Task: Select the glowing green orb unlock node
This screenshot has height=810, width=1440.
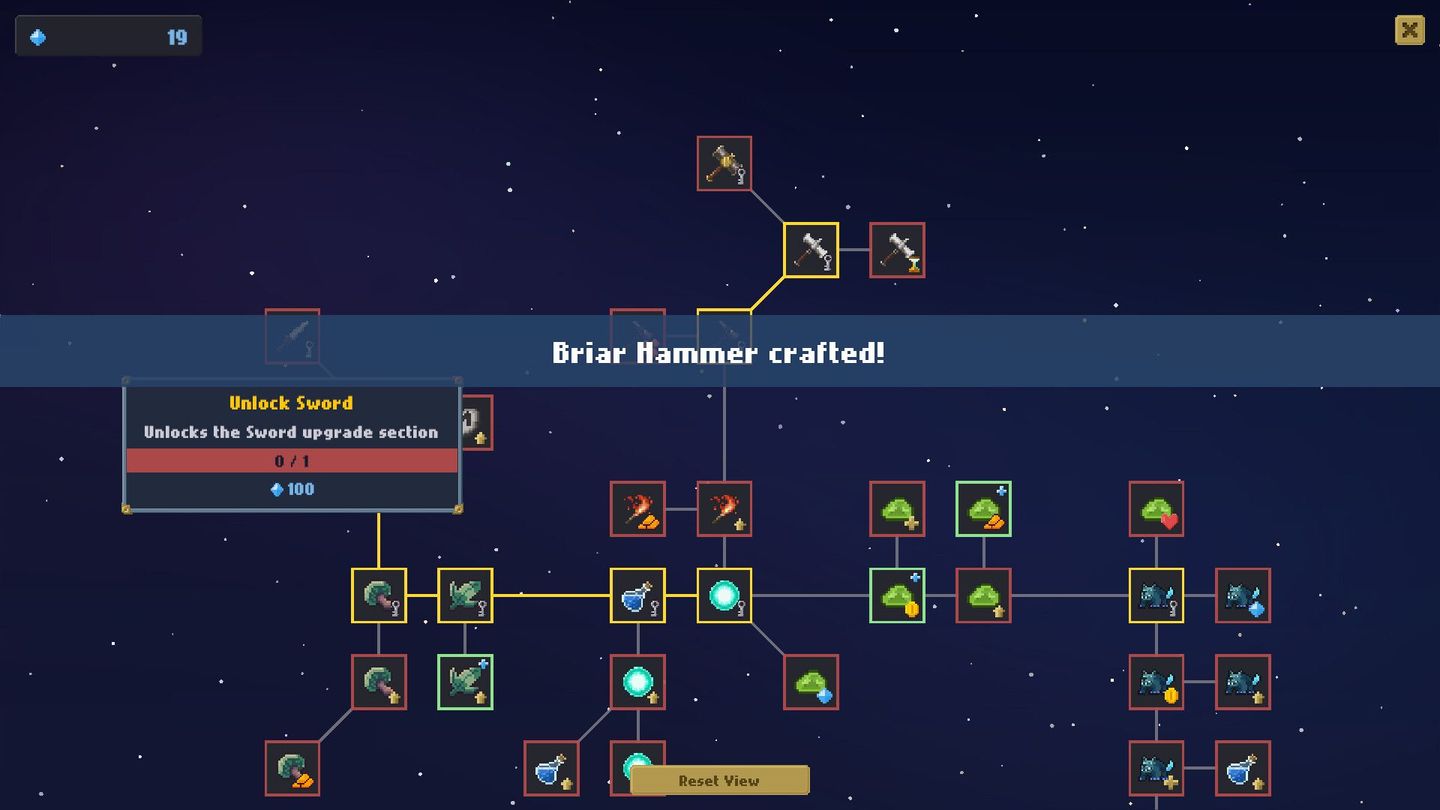Action: pos(723,595)
